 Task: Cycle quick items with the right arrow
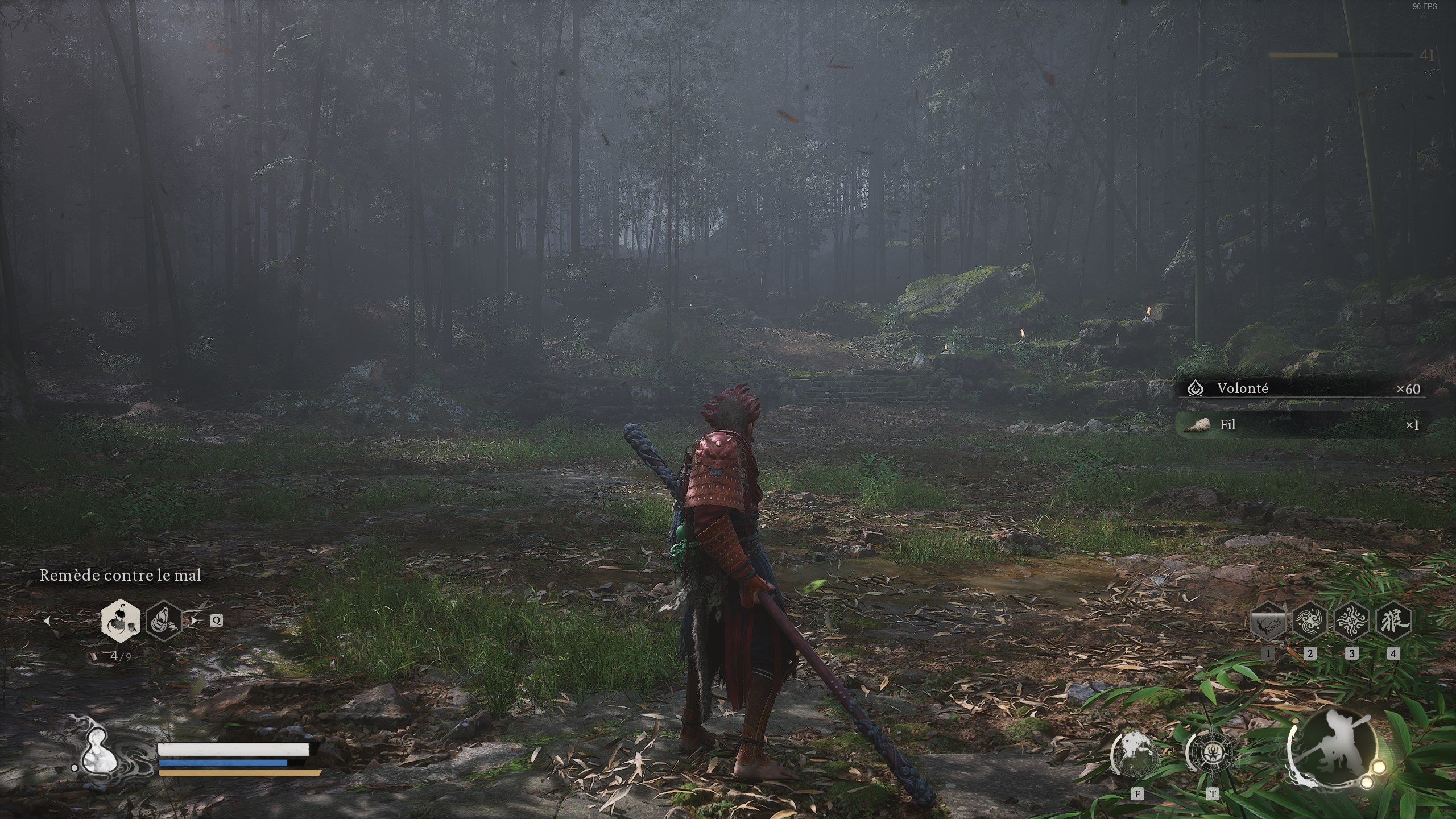coord(195,621)
